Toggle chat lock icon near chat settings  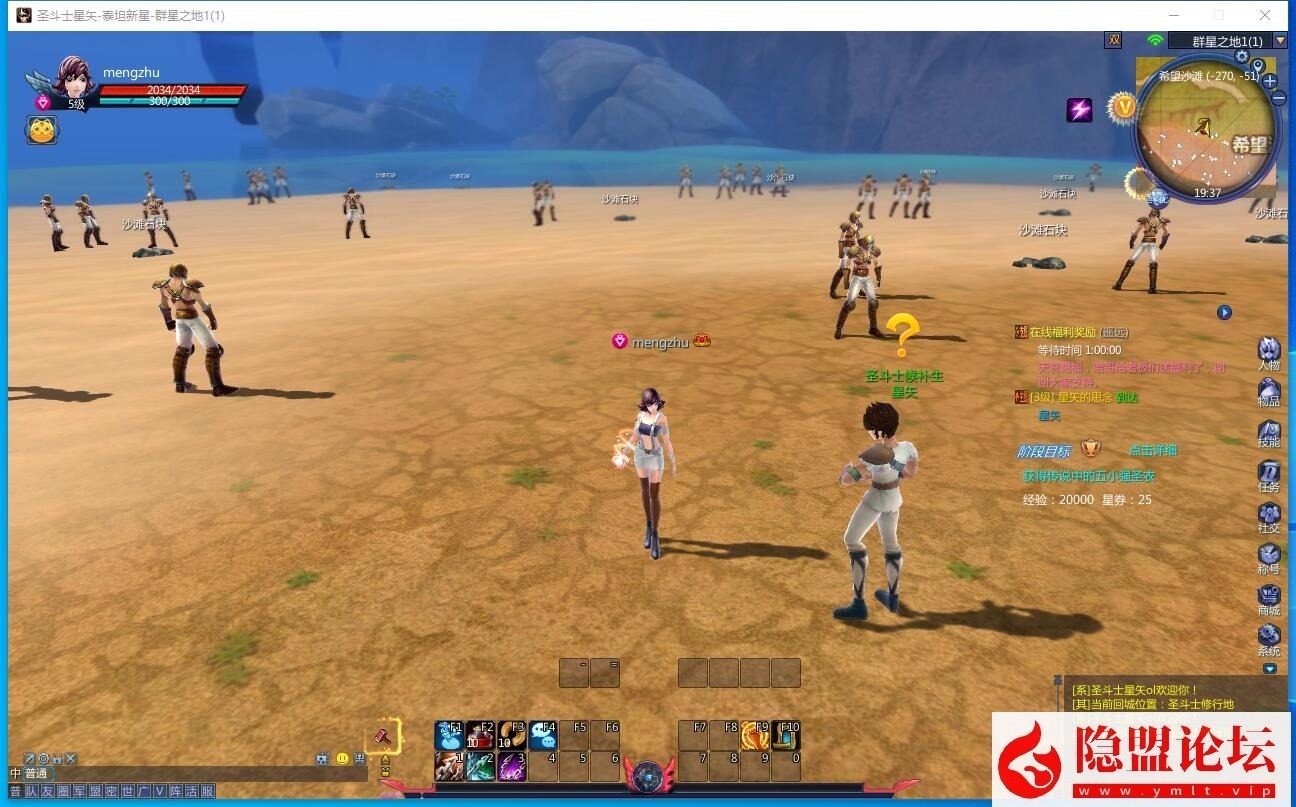pyautogui.click(x=57, y=759)
